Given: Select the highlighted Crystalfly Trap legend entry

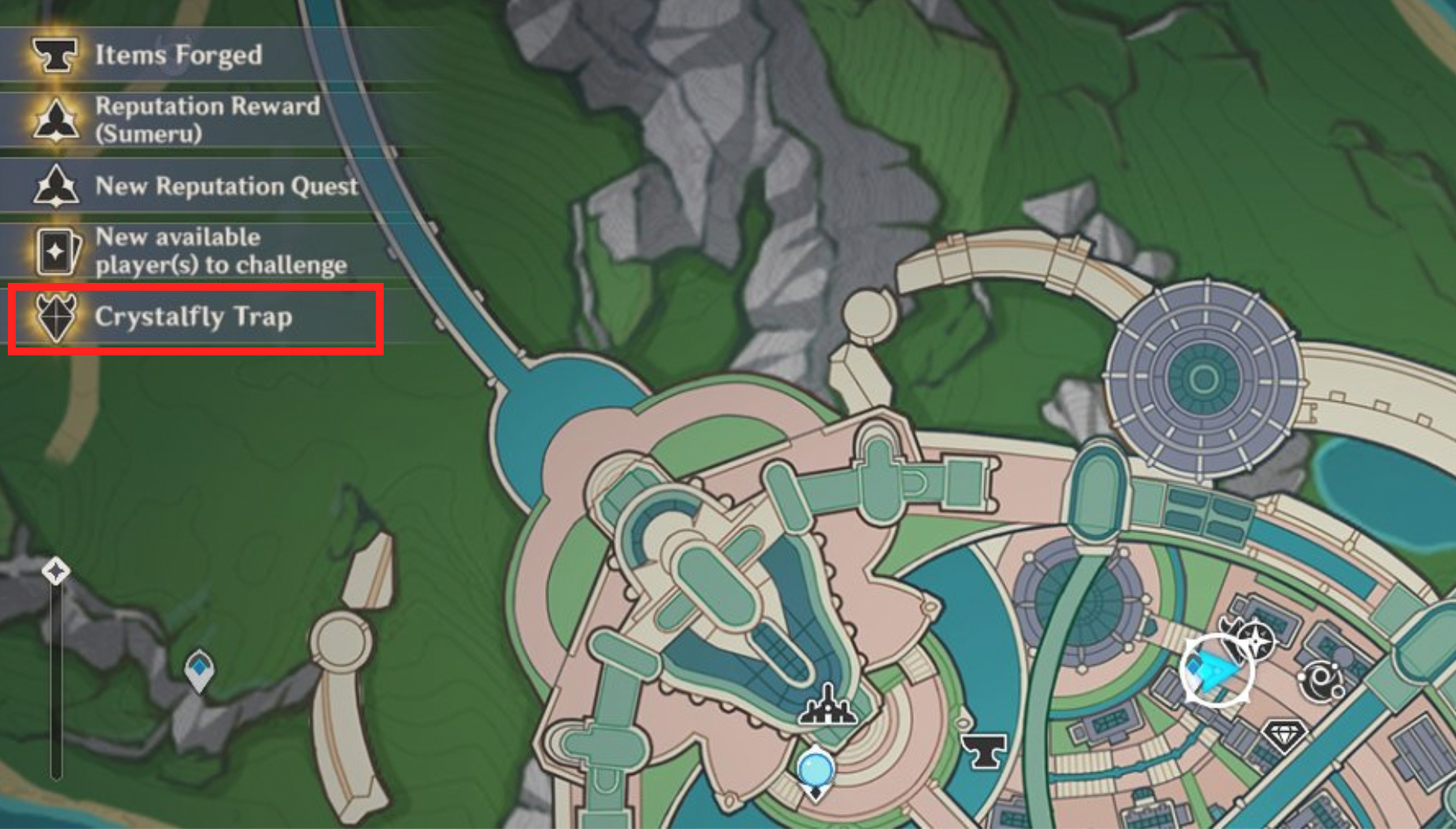Looking at the screenshot, I should coord(193,318).
